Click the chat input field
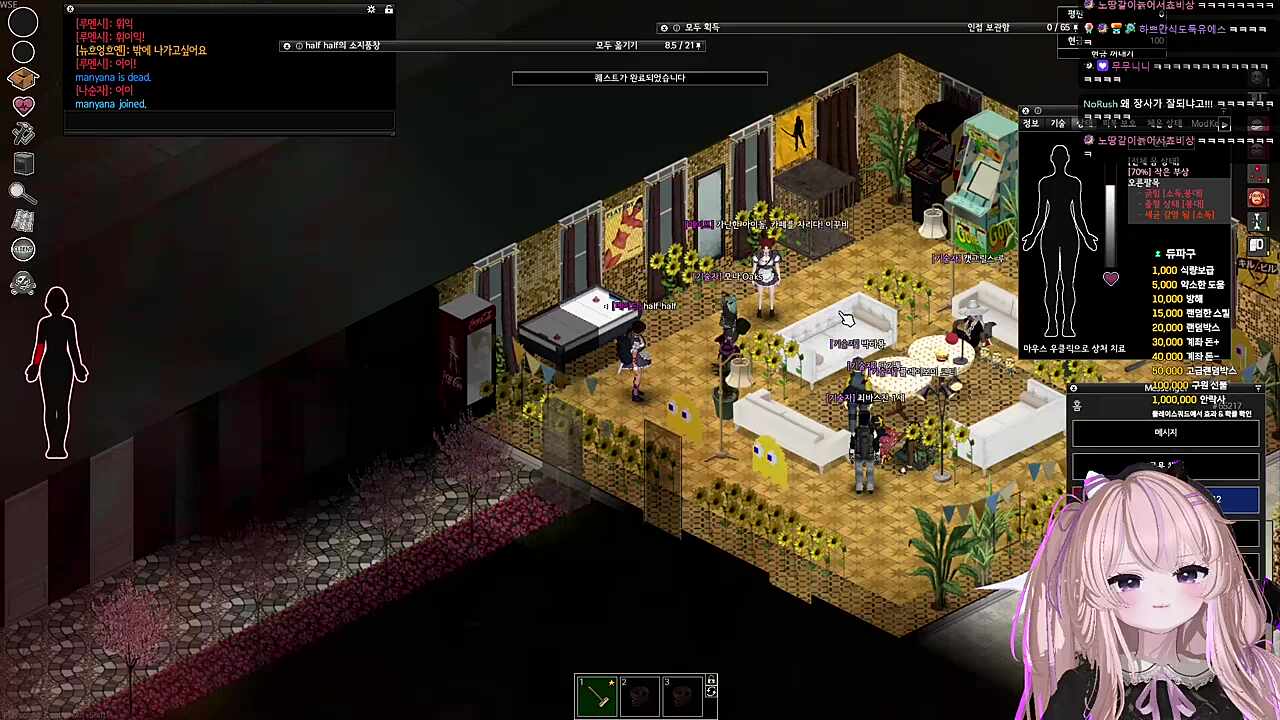 point(229,121)
